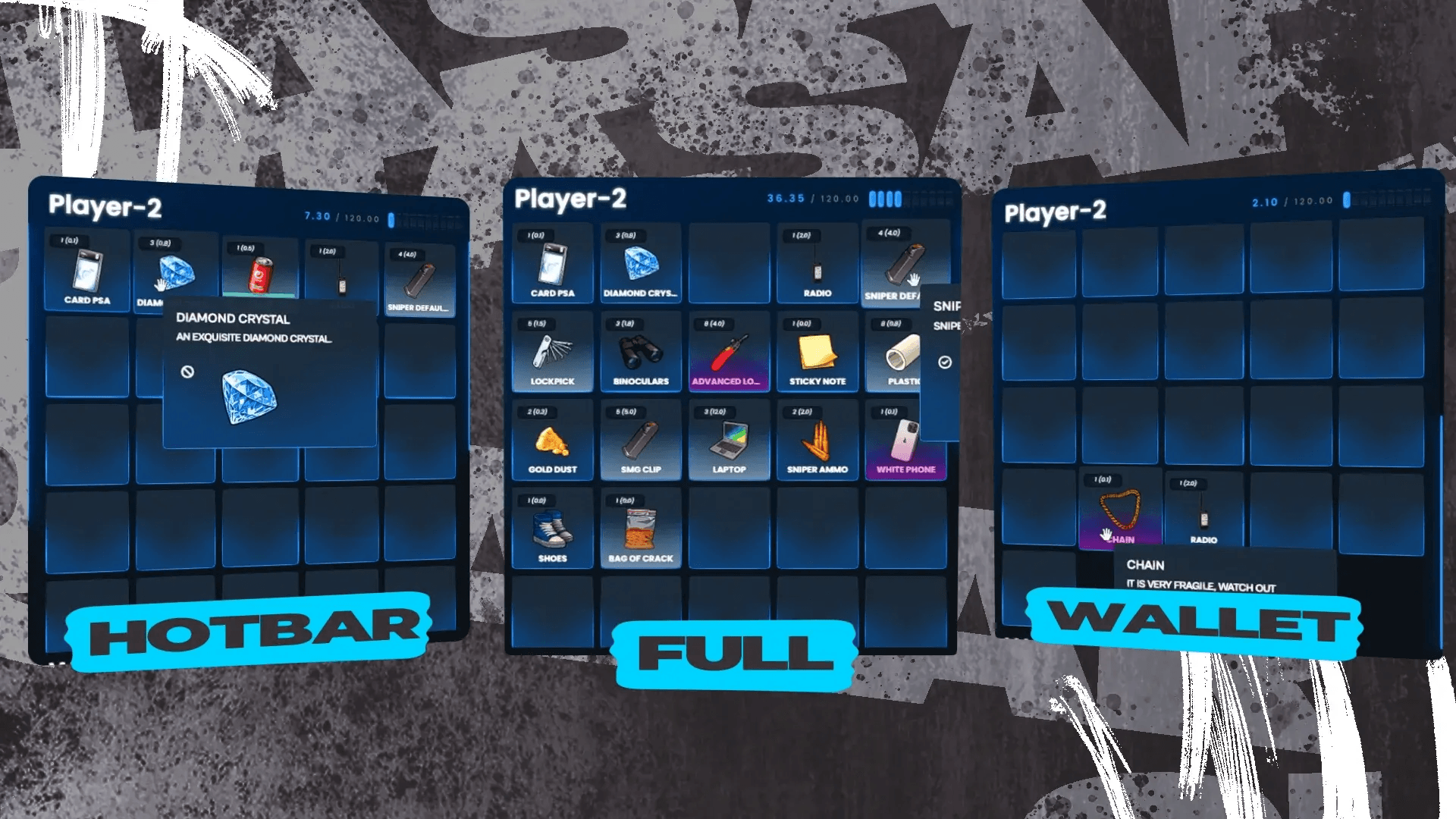The height and width of the screenshot is (819, 1456).
Task: Click the weight progress bar of Full inventory
Action: tap(910, 198)
